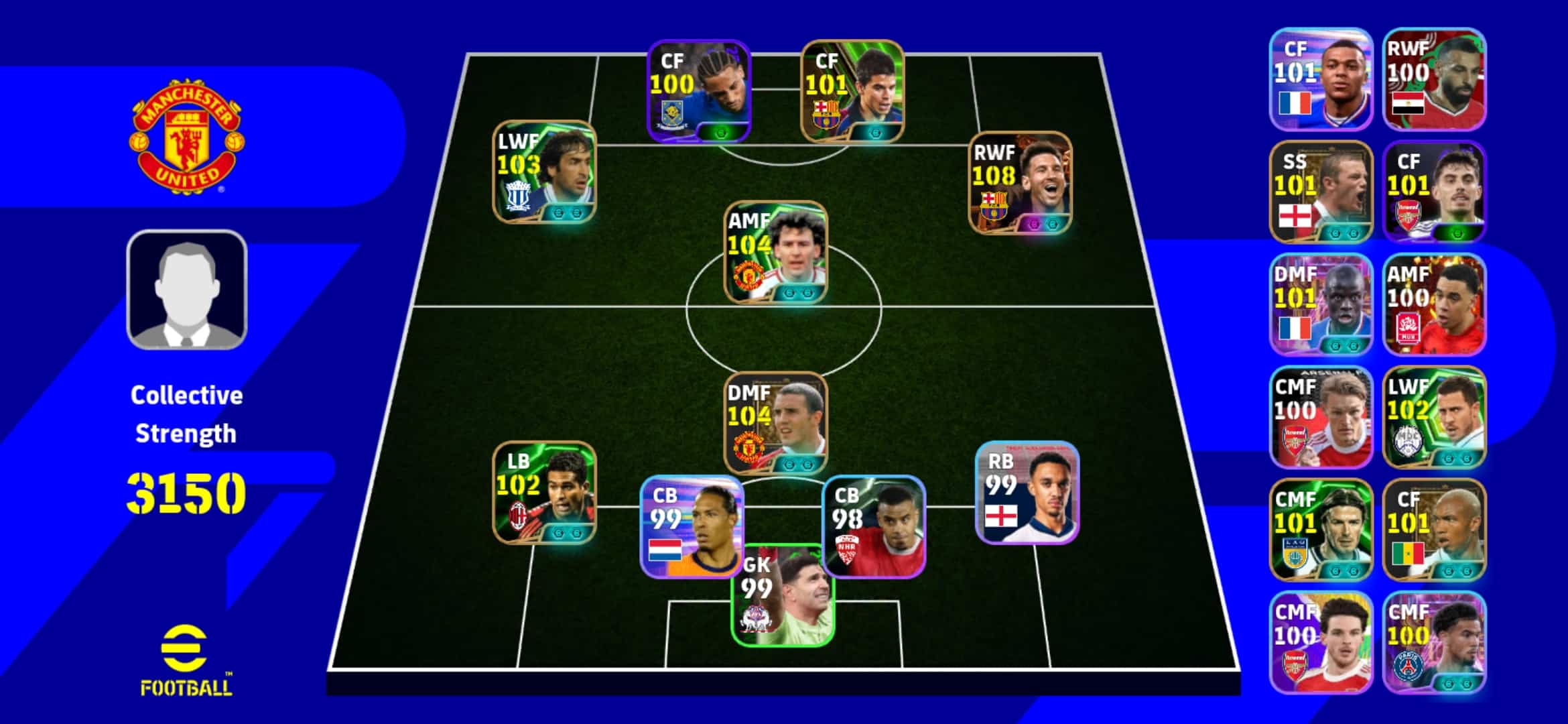Choose the LWF 103 player card
This screenshot has height=724, width=1568.
tap(544, 172)
